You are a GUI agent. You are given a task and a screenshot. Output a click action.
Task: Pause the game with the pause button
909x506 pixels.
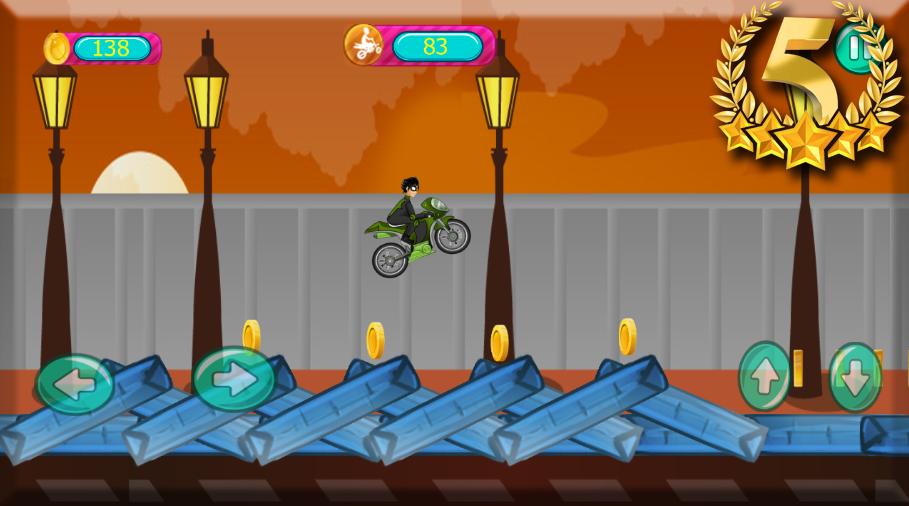(856, 47)
